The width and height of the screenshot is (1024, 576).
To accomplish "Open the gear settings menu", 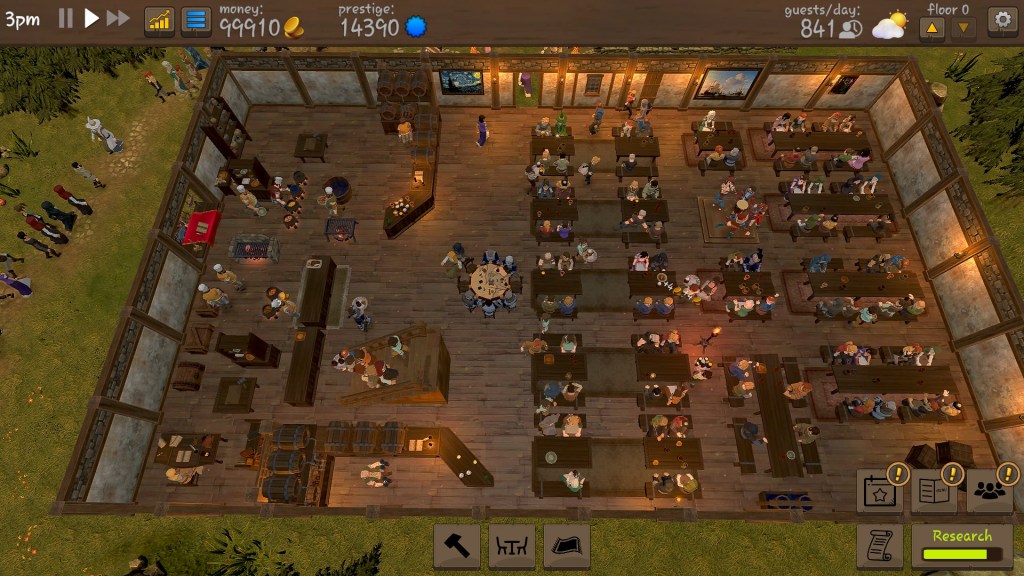I will [1001, 20].
